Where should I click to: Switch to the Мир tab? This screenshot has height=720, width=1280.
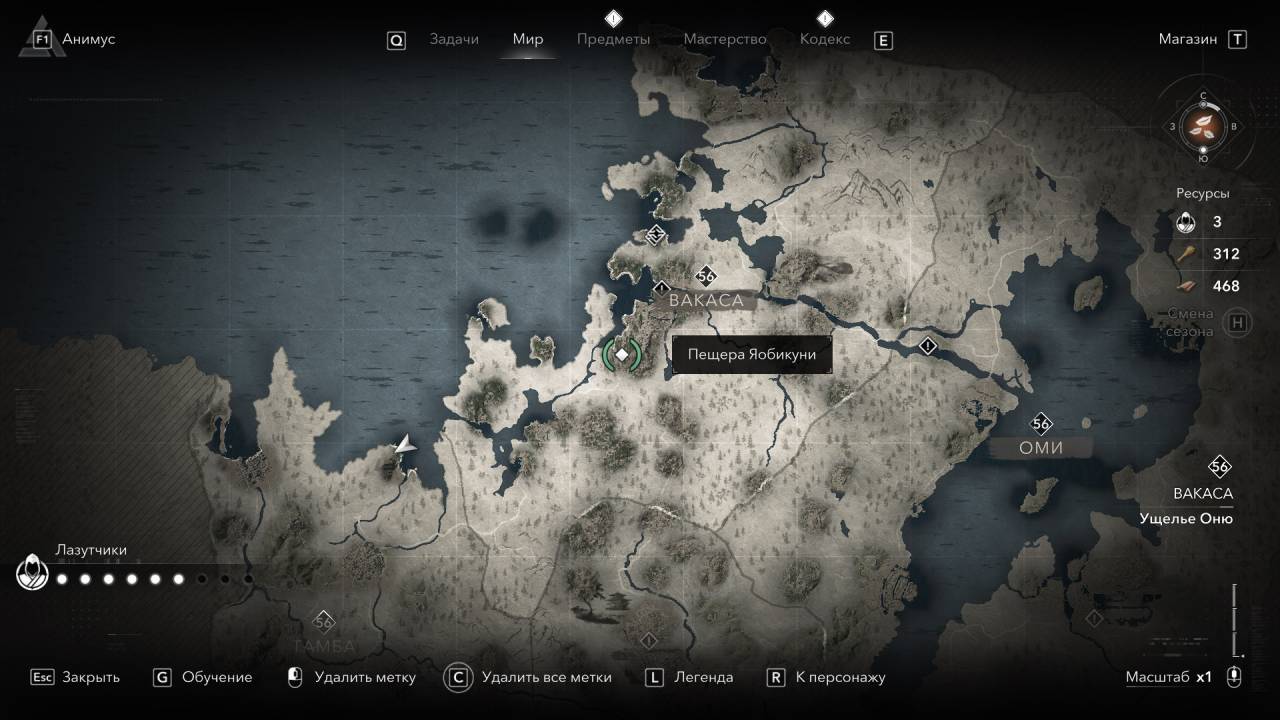click(528, 39)
